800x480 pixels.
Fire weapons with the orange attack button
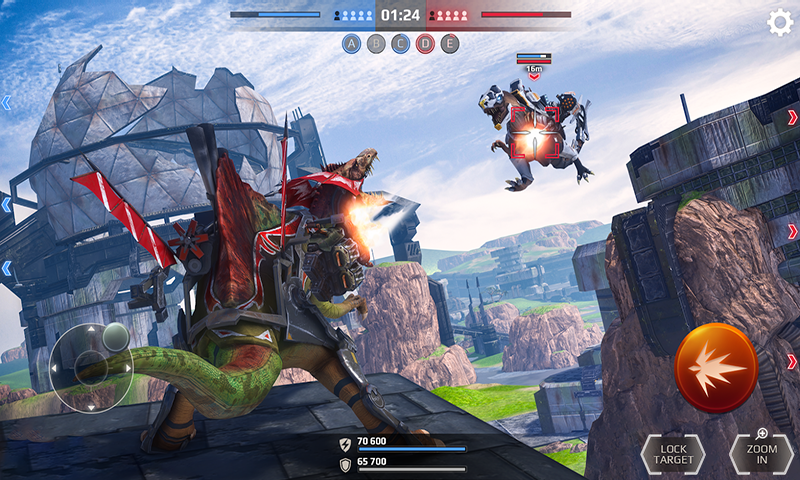click(x=716, y=368)
